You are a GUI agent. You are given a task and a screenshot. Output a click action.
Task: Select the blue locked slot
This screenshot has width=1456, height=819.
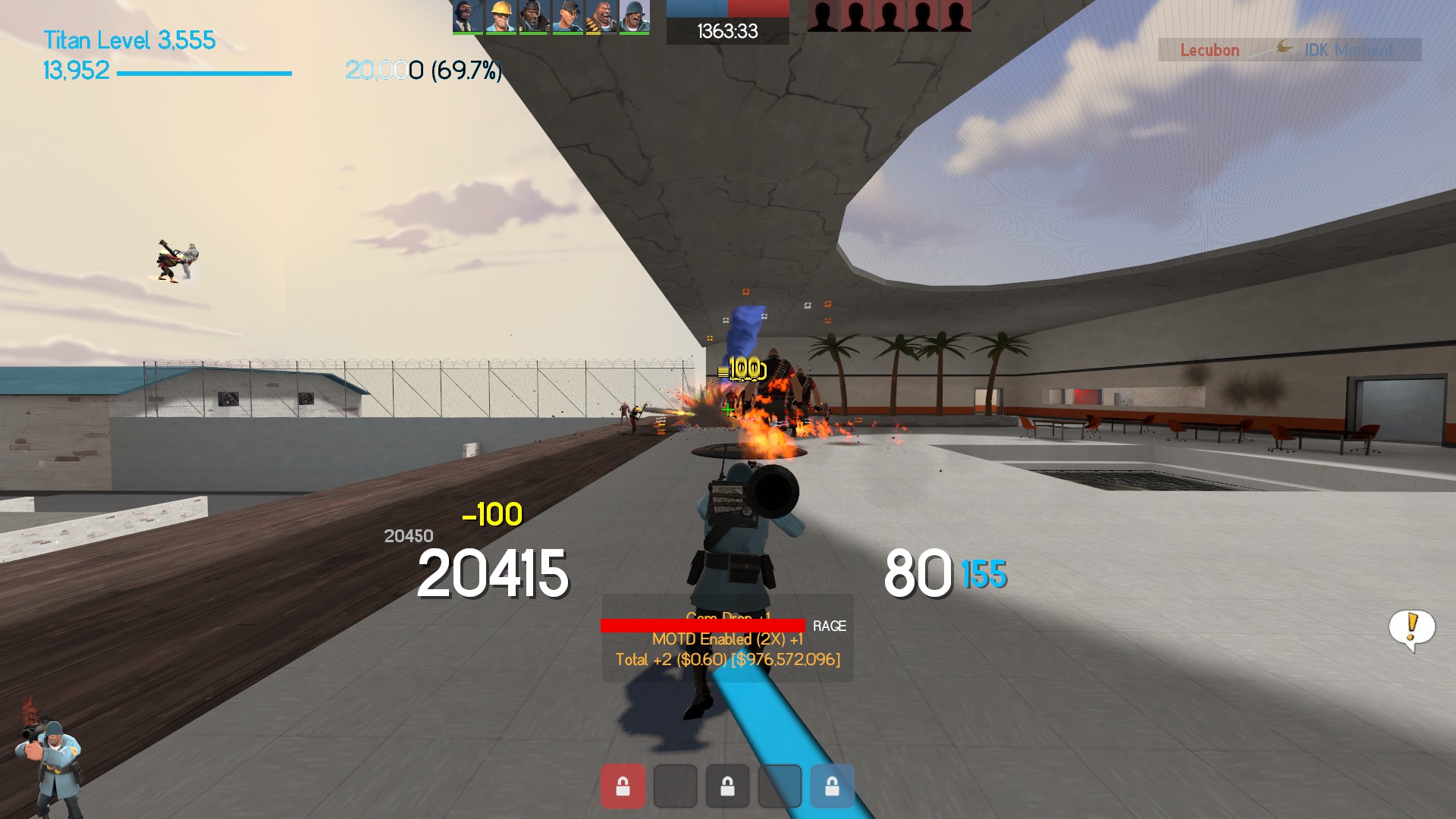832,786
